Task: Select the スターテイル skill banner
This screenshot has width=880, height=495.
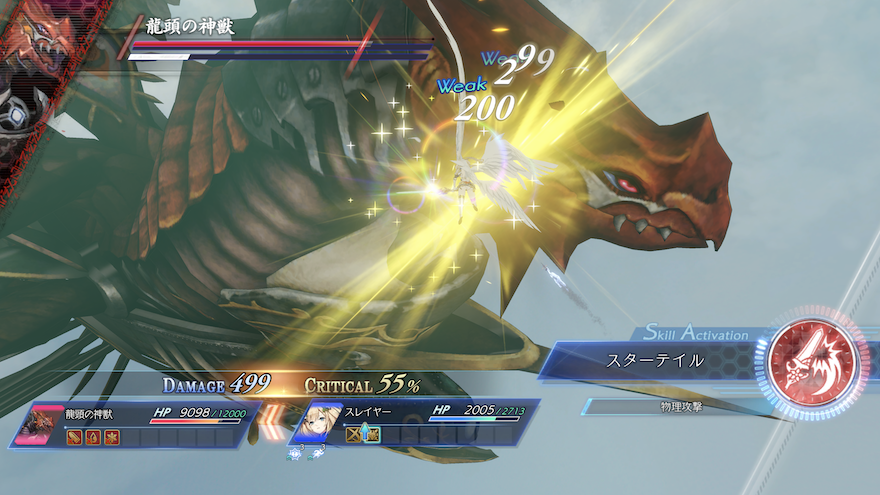Action: [x=655, y=360]
